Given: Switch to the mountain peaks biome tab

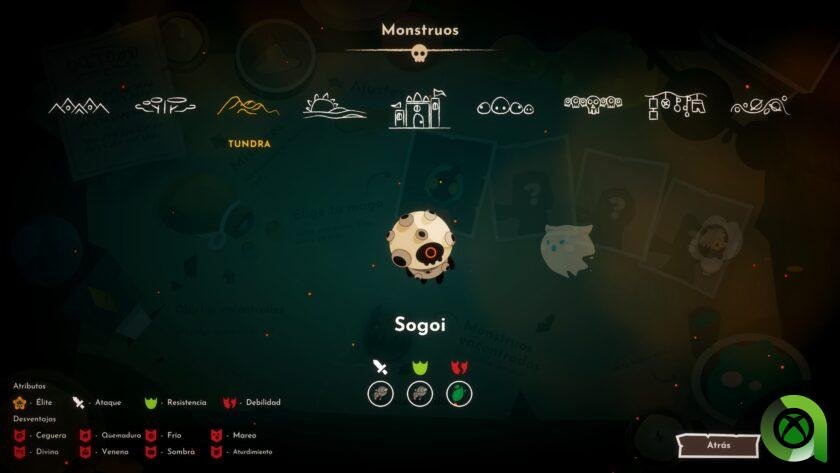Looking at the screenshot, I should pyautogui.click(x=79, y=106).
